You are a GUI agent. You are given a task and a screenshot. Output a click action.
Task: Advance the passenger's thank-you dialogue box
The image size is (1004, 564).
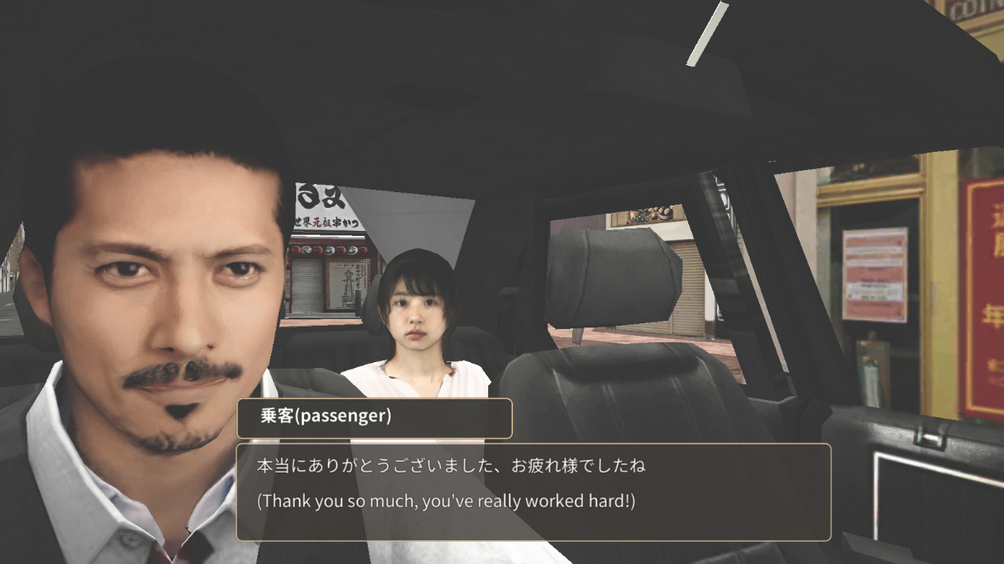[x=533, y=492]
